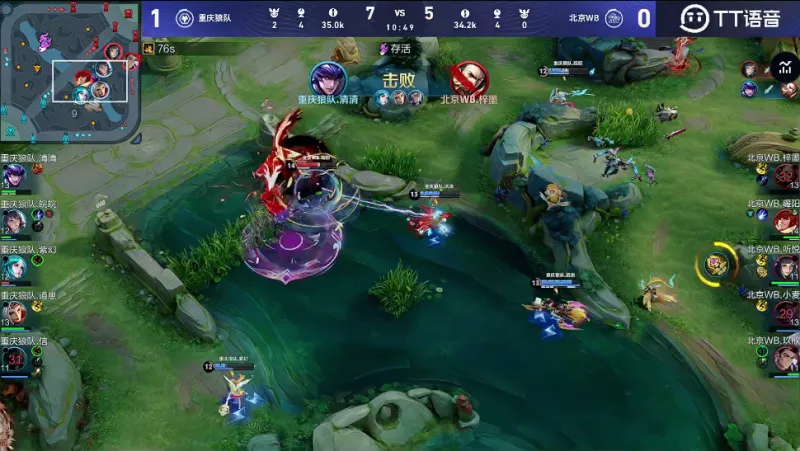Open the match statistics chart icon
This screenshot has width=800, height=451.
click(x=780, y=68)
